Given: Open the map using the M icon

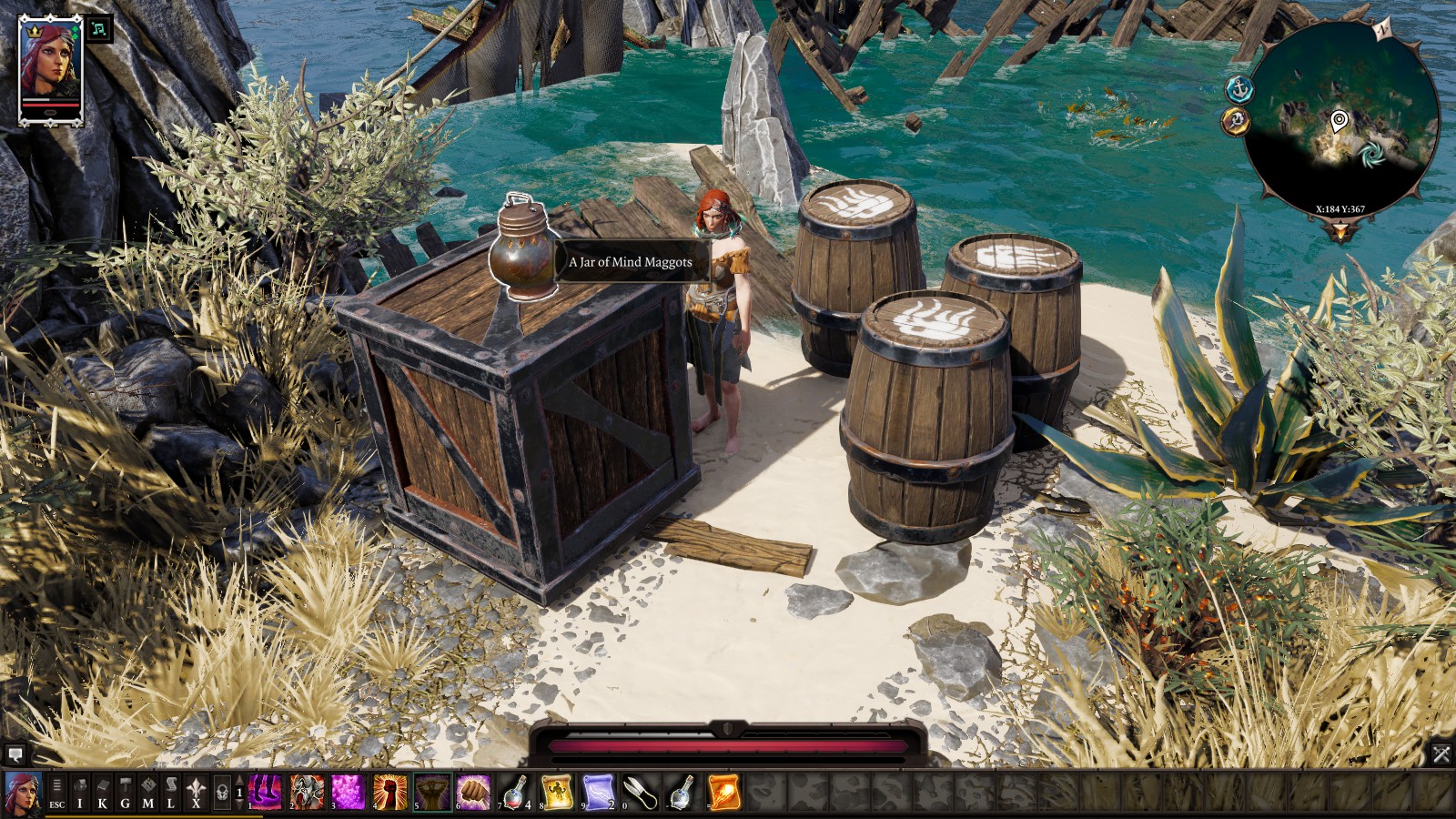Looking at the screenshot, I should click(150, 788).
